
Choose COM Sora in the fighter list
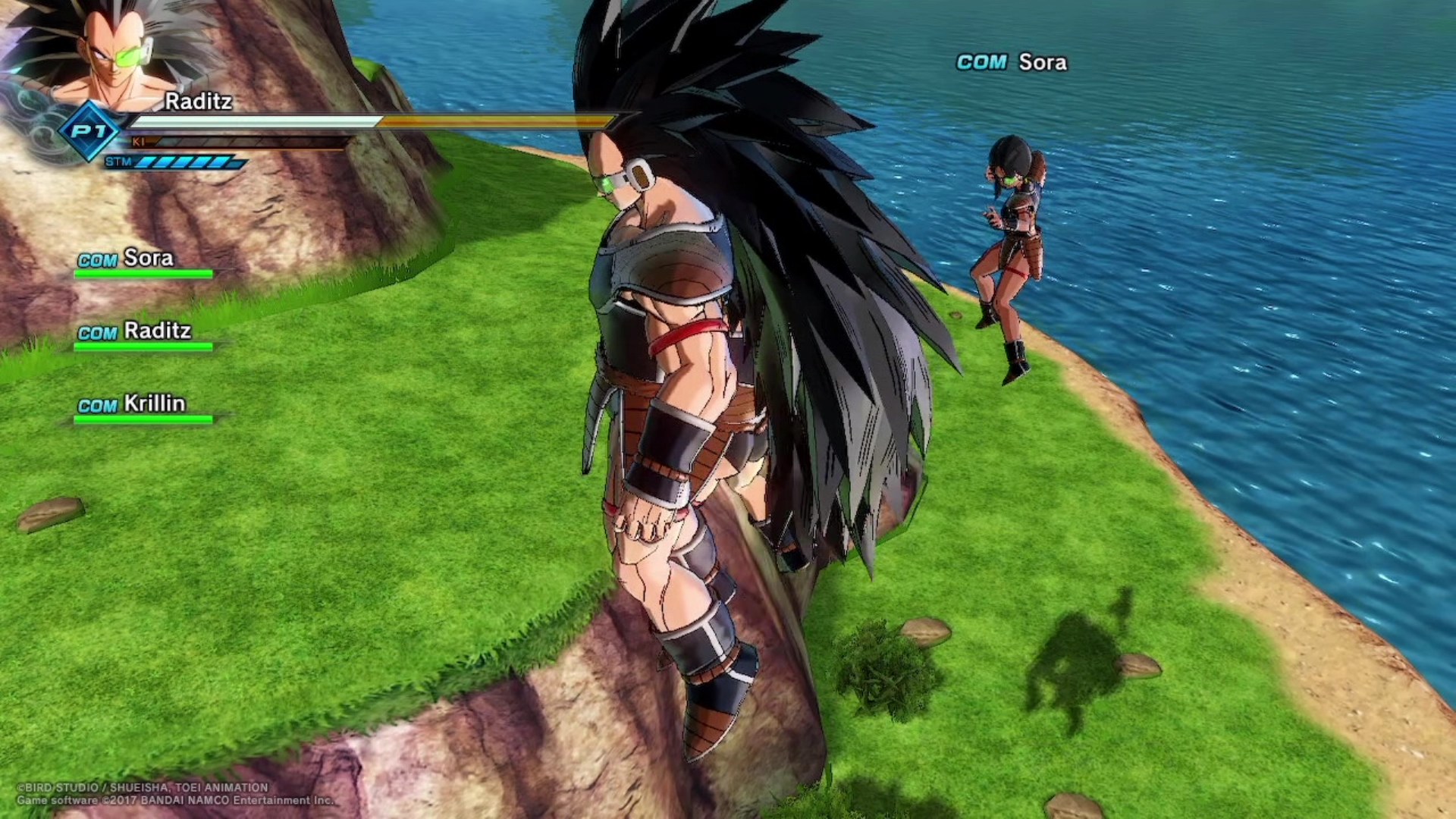pyautogui.click(x=127, y=259)
